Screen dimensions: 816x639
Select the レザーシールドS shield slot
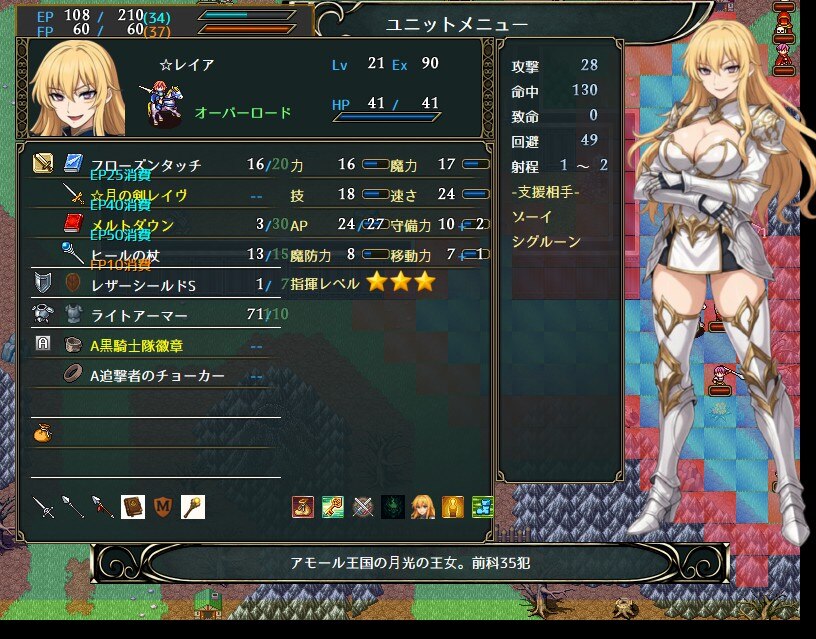coord(150,284)
